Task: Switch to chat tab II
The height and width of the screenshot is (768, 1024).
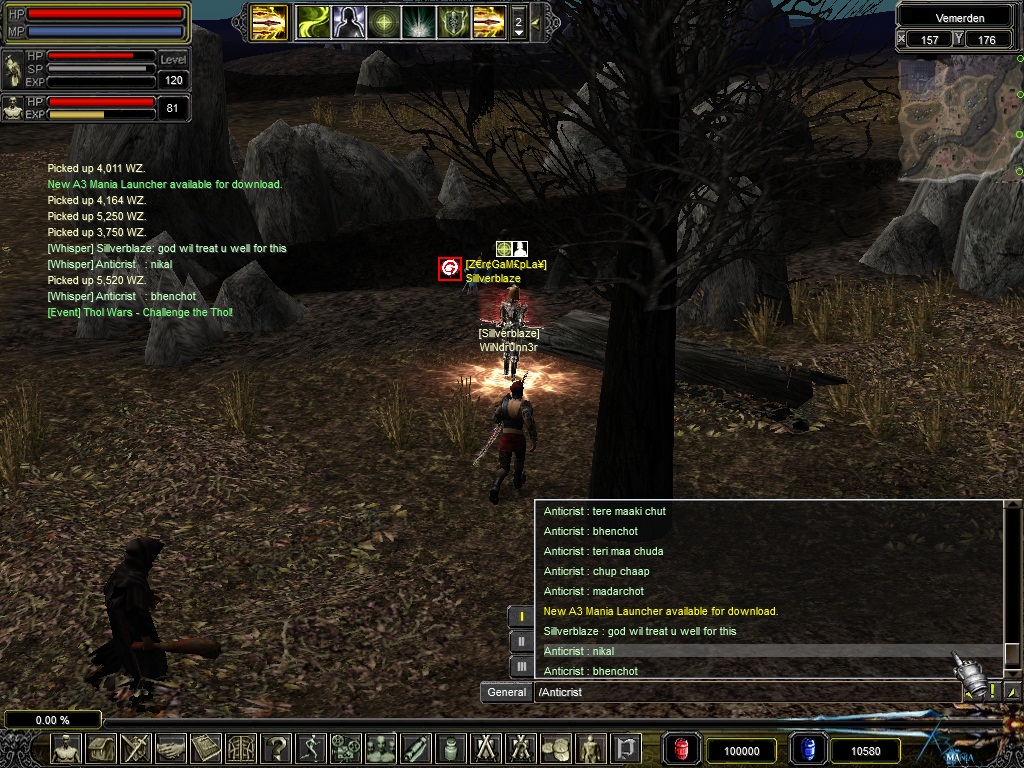Action: (x=521, y=641)
